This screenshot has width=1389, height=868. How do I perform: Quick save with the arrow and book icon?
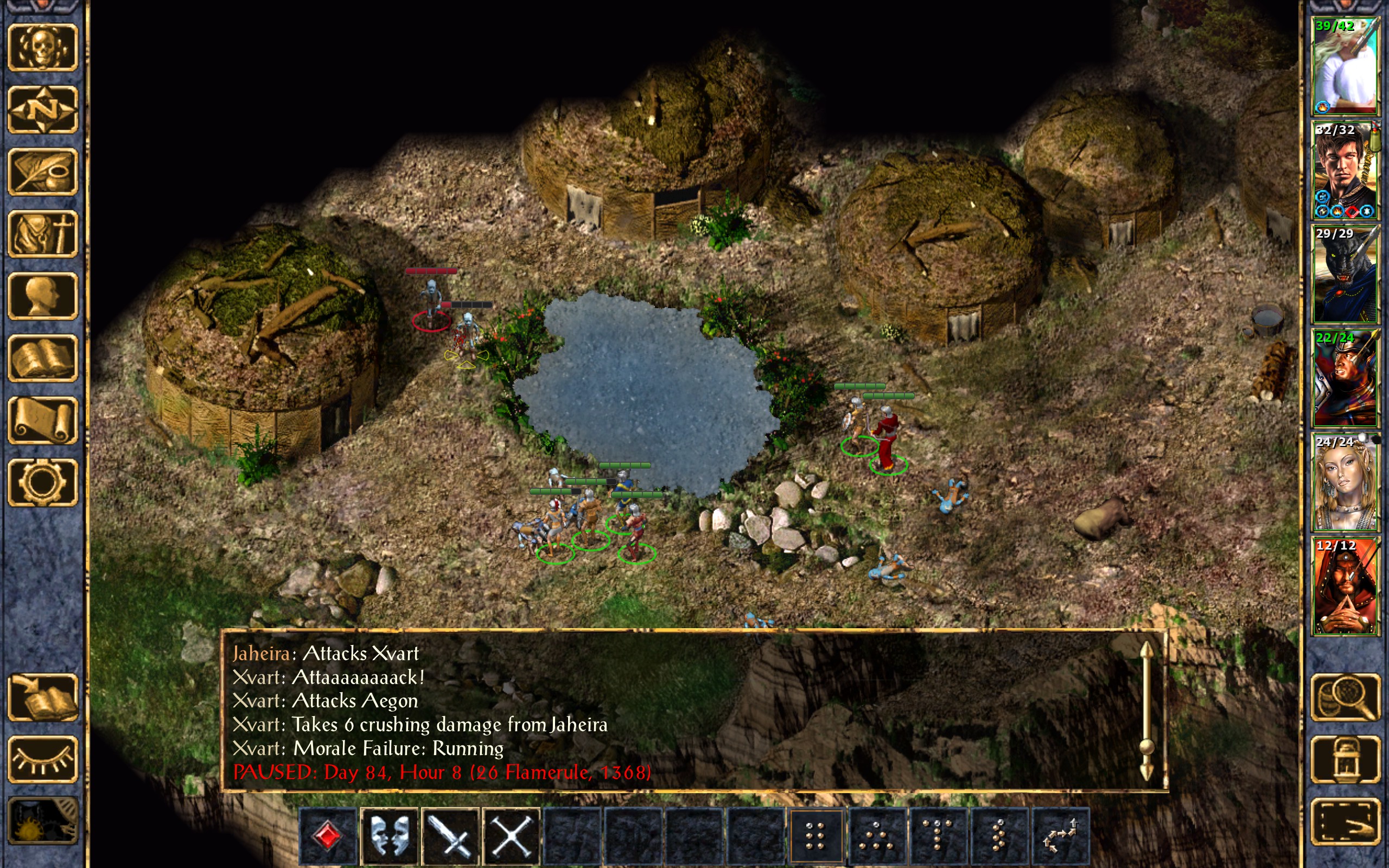[42, 697]
